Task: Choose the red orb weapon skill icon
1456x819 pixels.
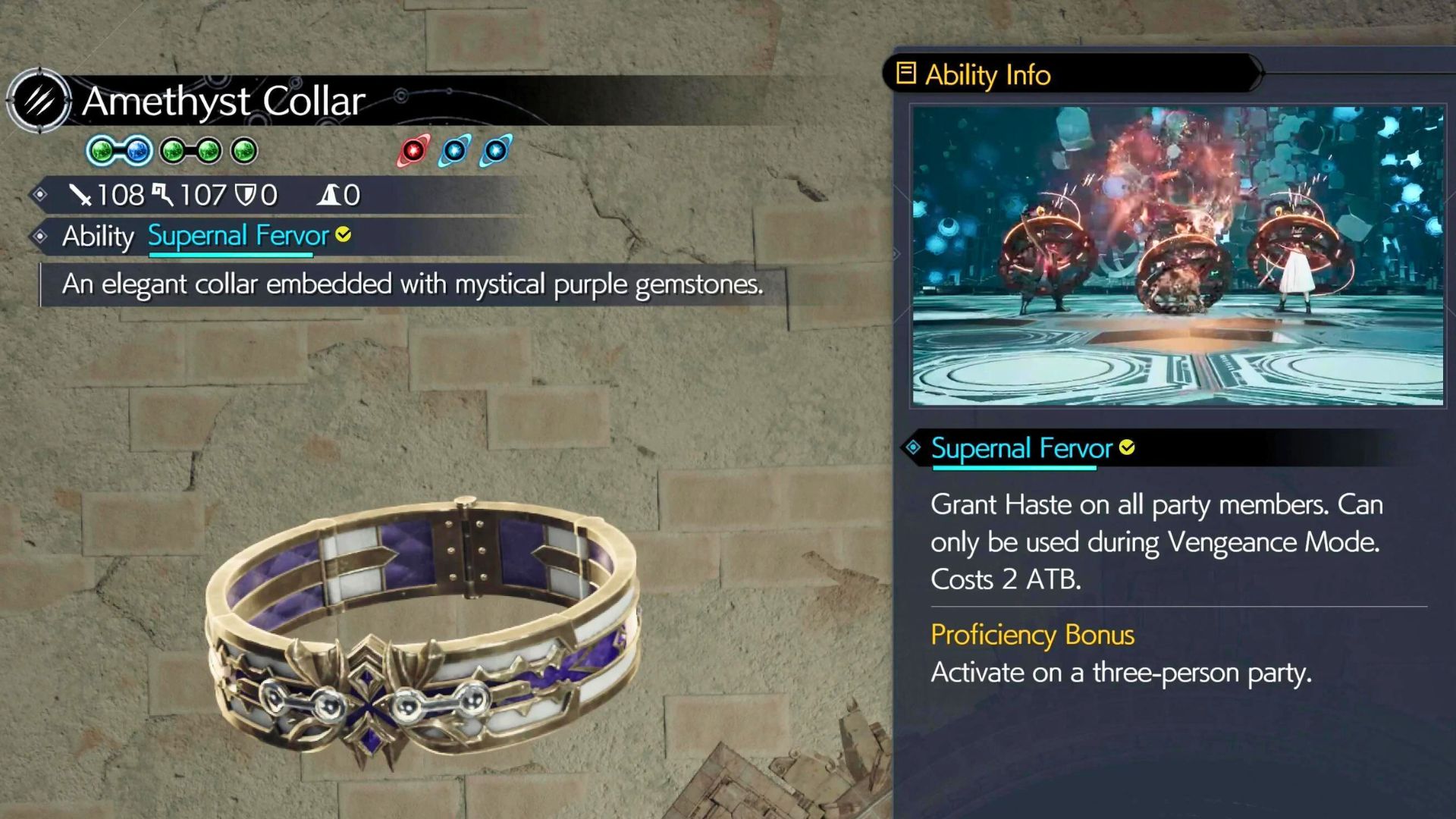Action: tap(413, 151)
